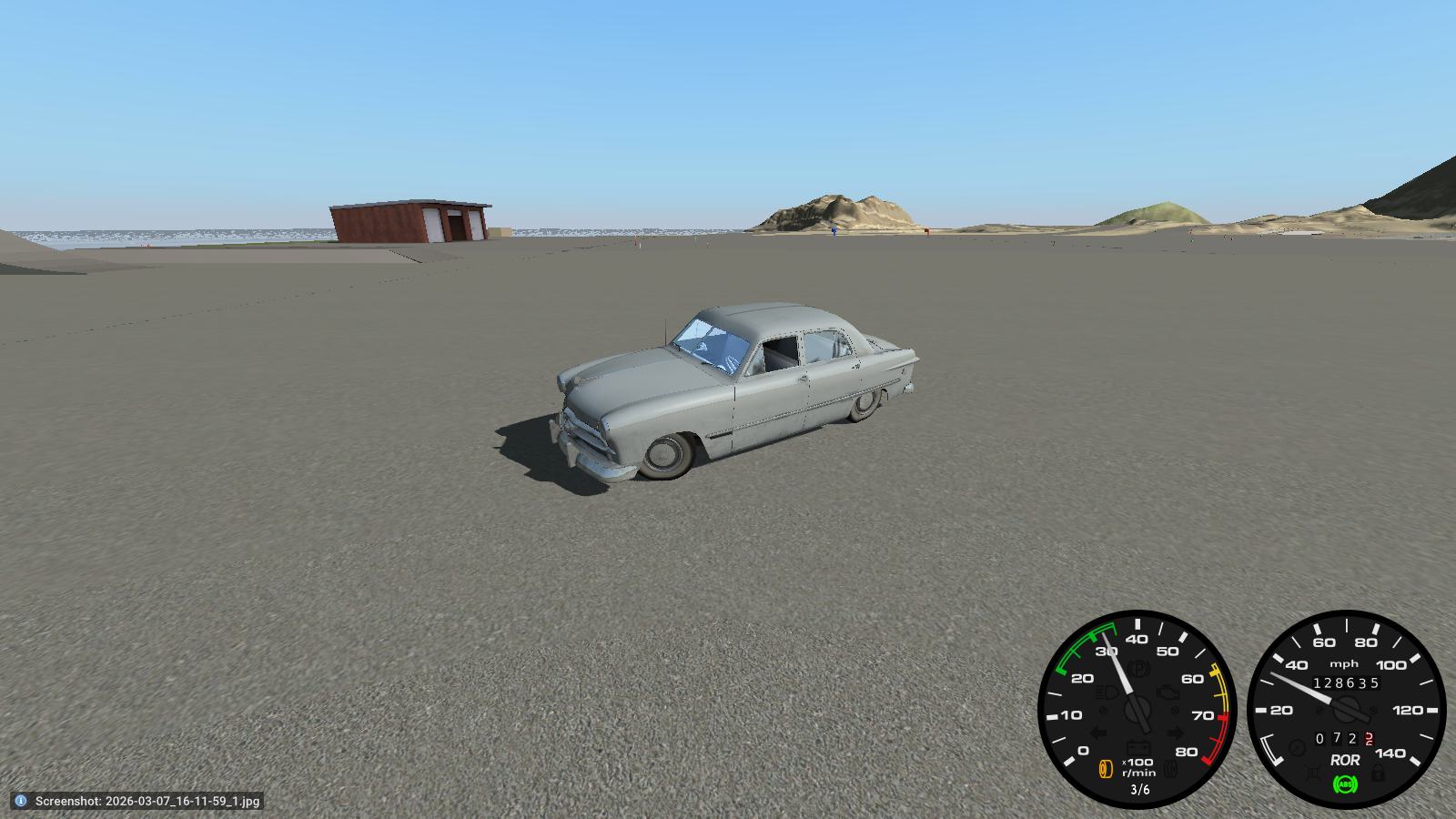
Task: Click the ROR label on the speedometer
Action: (x=1344, y=760)
